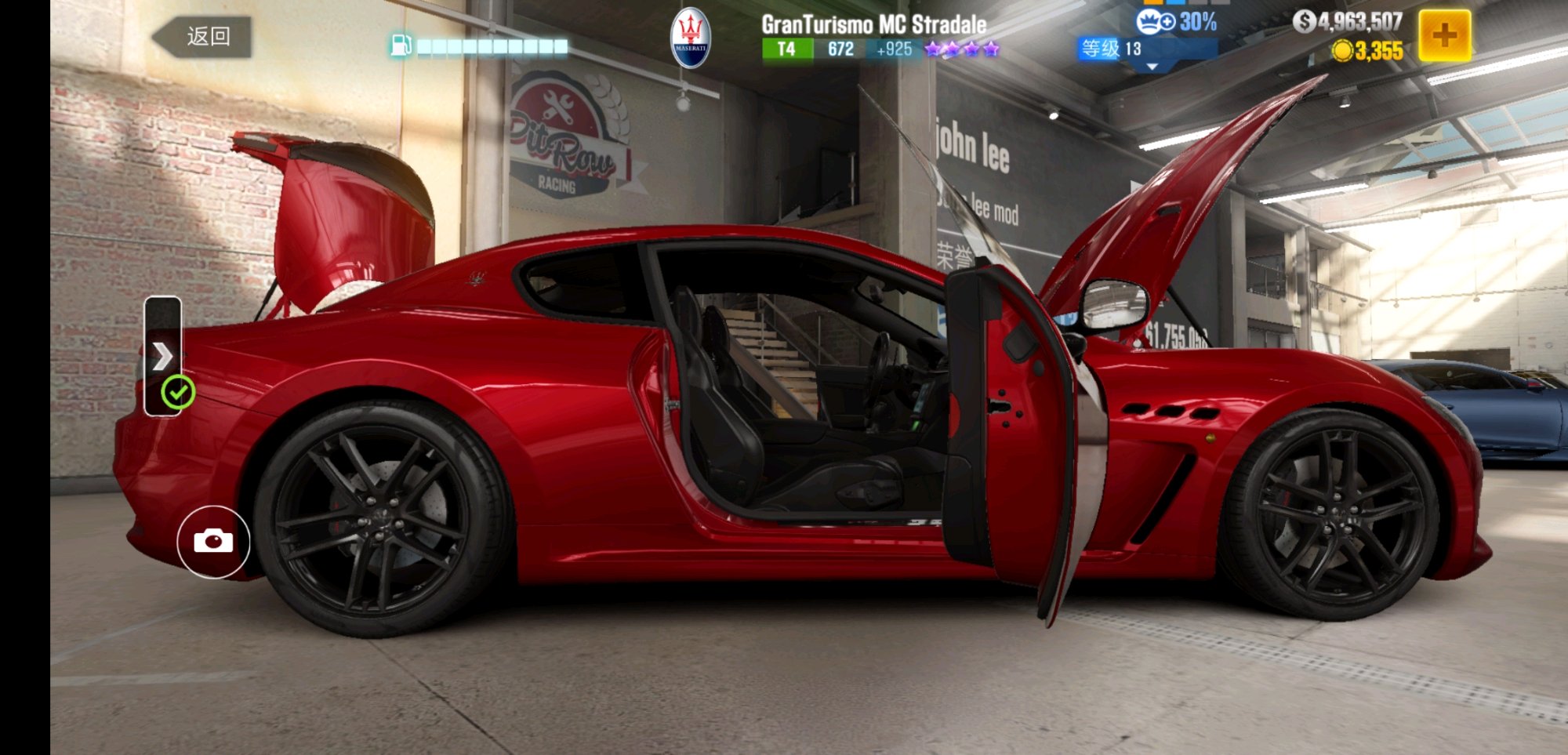
Task: Open the crown 30% bonus
Action: click(1176, 22)
